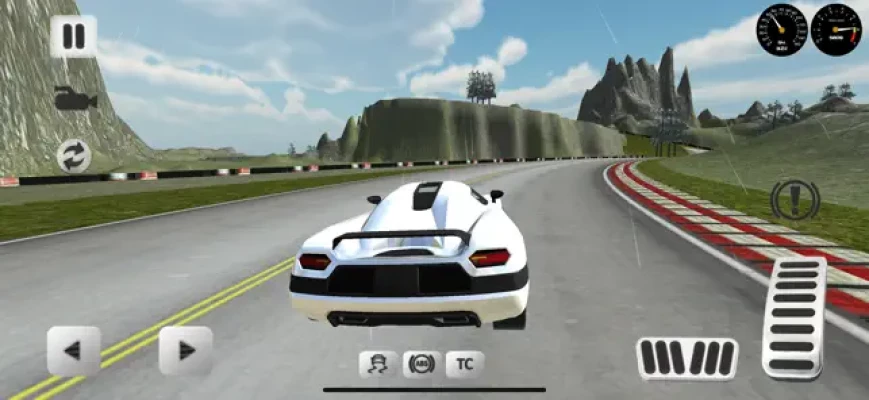Pause the game with the pause button

tap(74, 37)
